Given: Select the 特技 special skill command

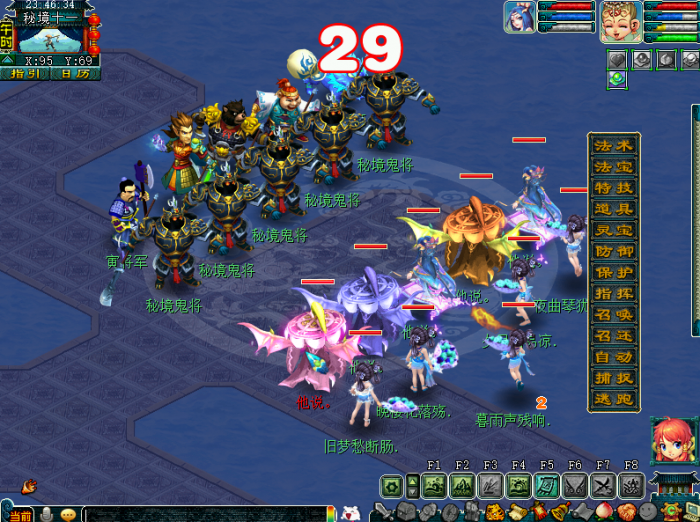Looking at the screenshot, I should point(614,188).
